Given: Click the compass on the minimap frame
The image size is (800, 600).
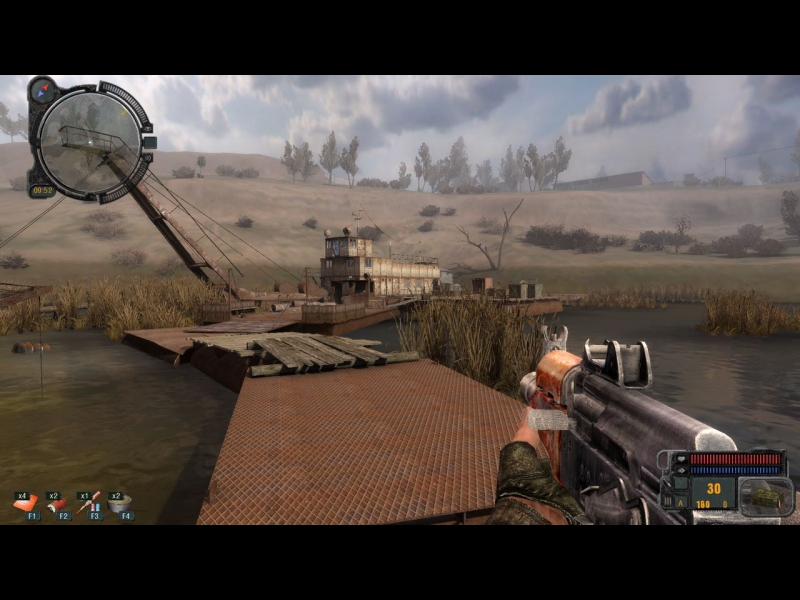Looking at the screenshot, I should pyautogui.click(x=41, y=91).
